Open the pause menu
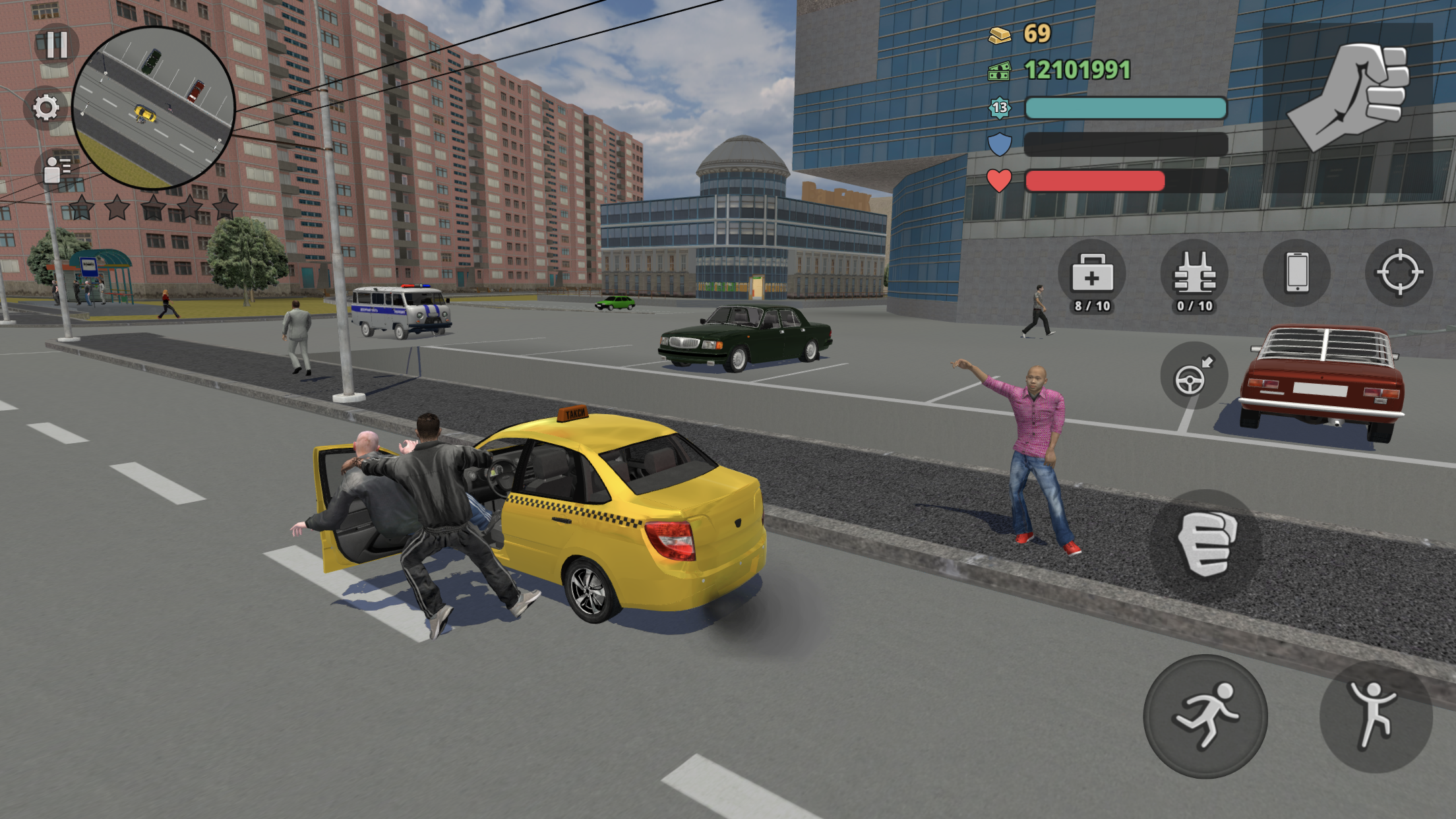Image resolution: width=1456 pixels, height=819 pixels. [58, 45]
